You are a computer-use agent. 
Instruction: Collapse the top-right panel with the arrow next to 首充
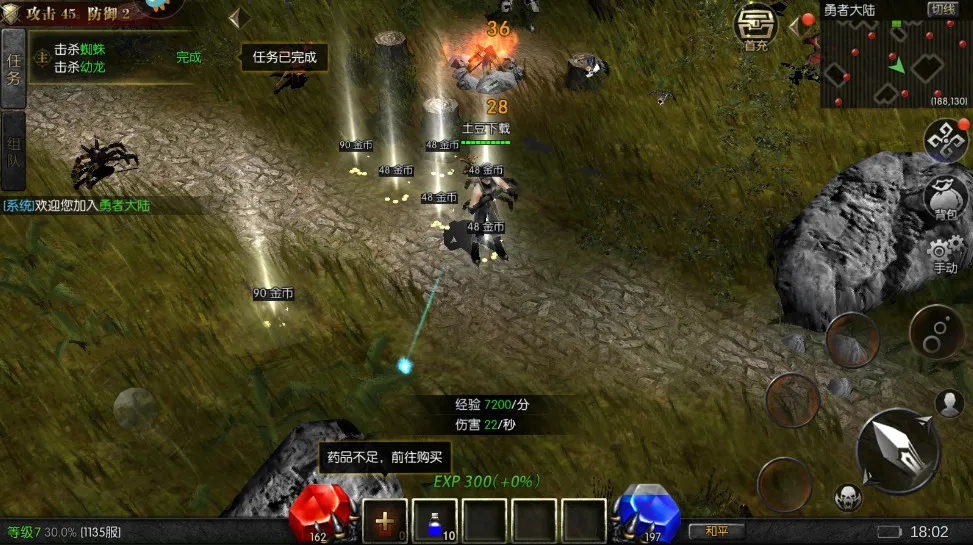click(x=796, y=25)
